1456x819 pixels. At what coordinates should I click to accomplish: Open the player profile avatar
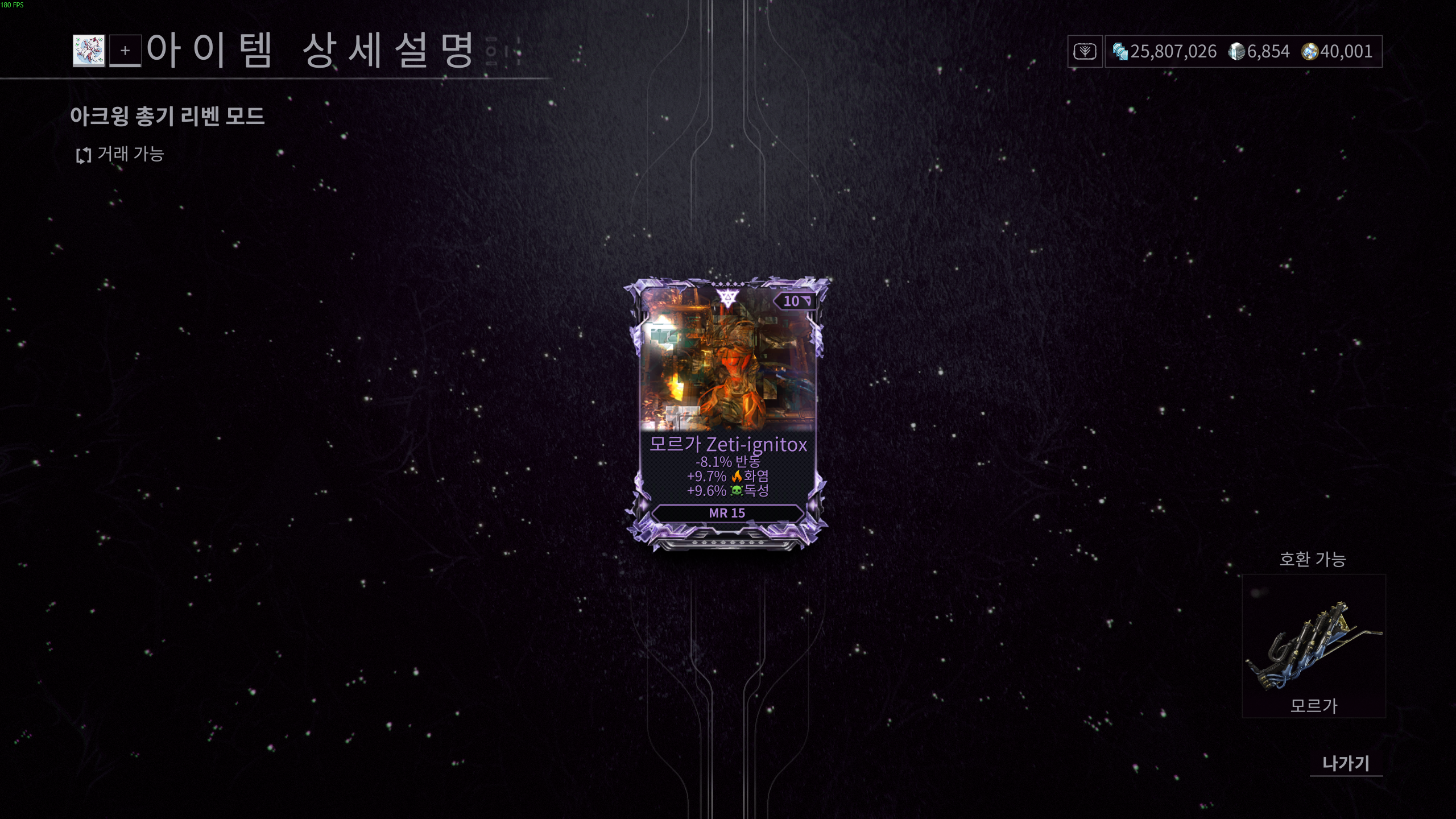89,51
